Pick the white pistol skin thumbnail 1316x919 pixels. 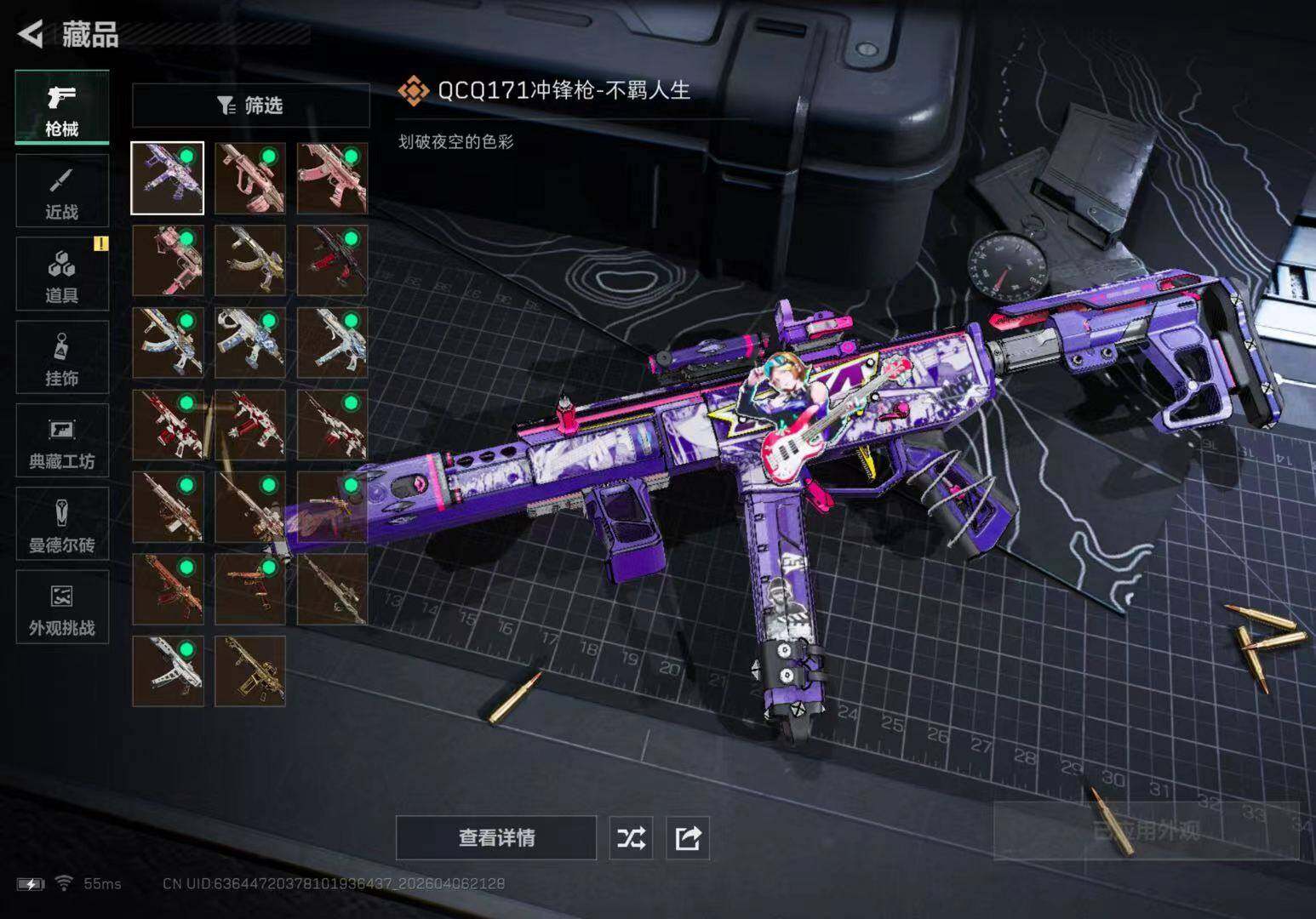[x=168, y=671]
